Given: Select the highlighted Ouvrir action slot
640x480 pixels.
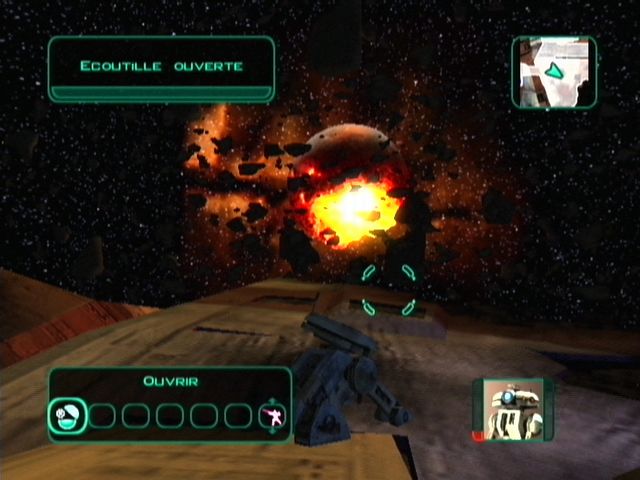Looking at the screenshot, I should (x=66, y=415).
